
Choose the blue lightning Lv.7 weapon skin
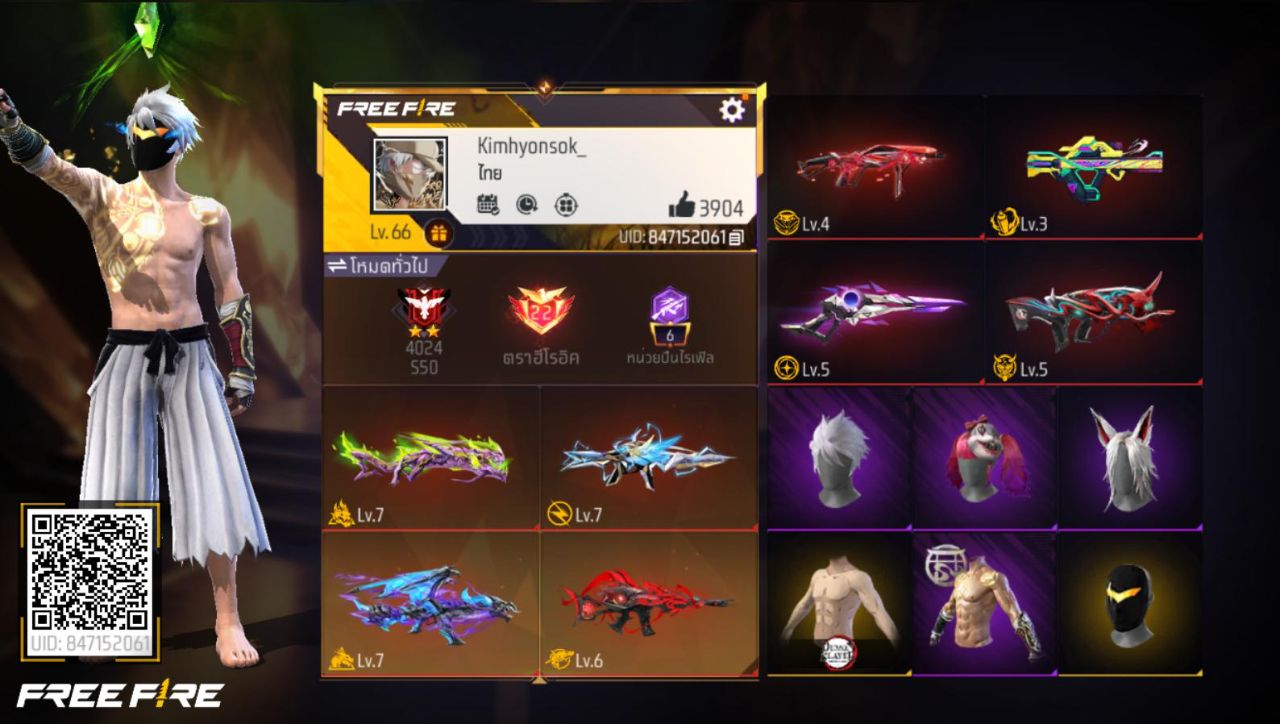point(648,458)
